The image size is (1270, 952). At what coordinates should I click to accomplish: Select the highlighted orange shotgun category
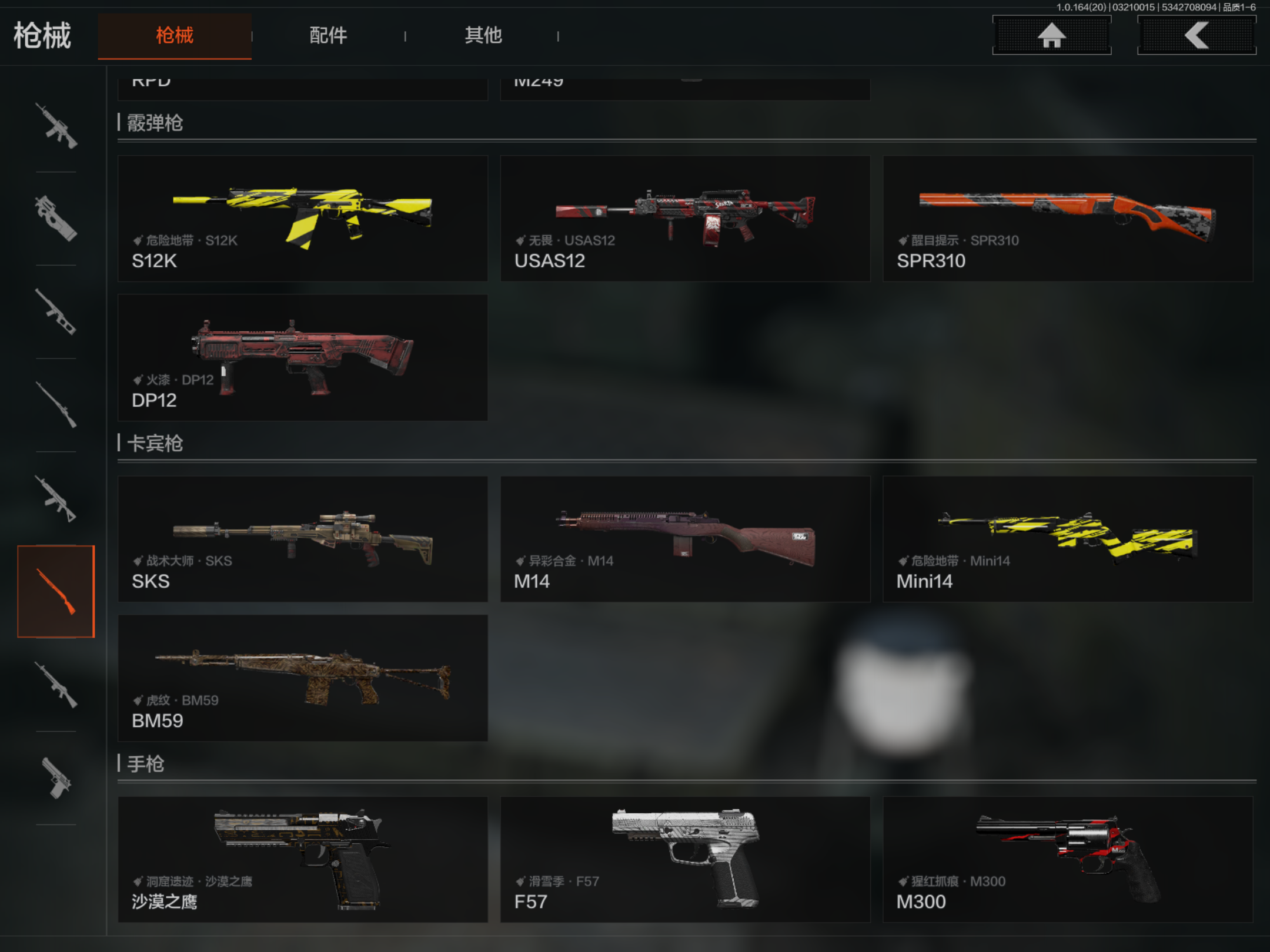pos(56,591)
